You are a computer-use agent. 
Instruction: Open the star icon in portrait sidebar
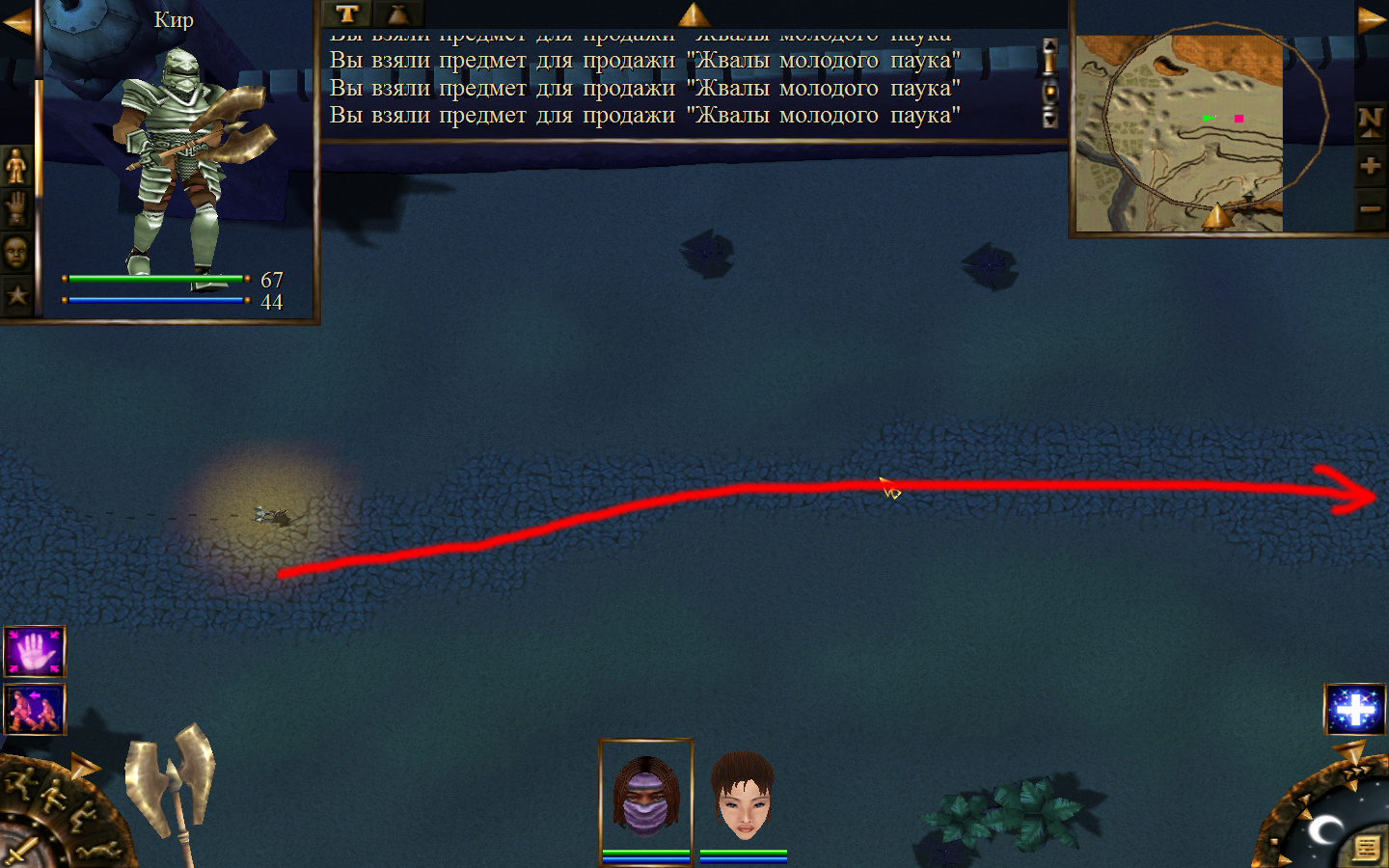click(16, 295)
